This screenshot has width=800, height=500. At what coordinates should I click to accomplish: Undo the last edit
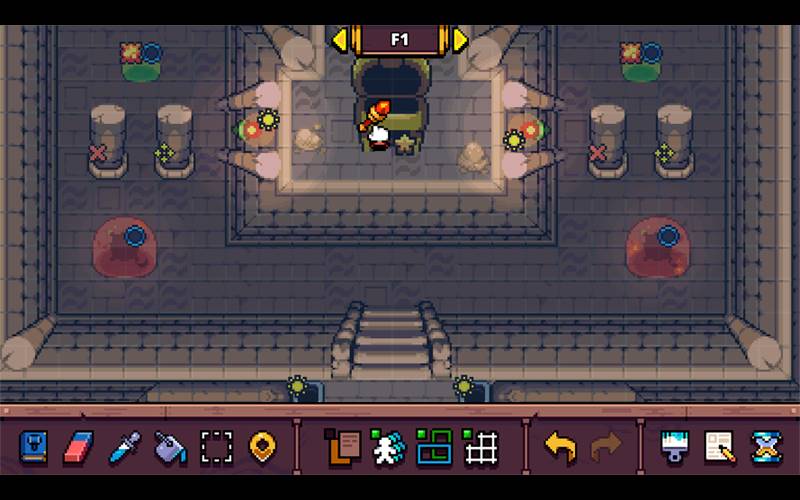coord(560,448)
